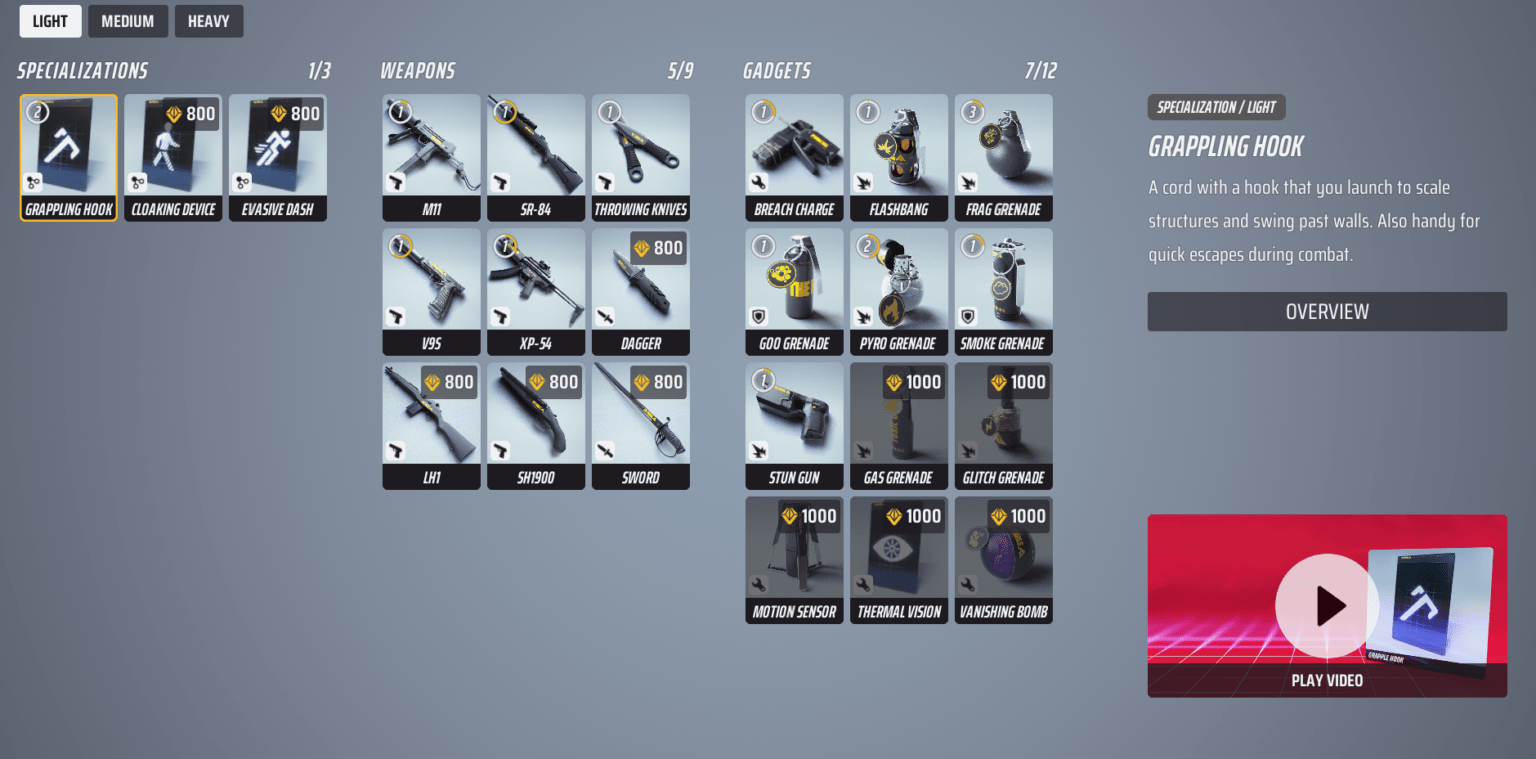This screenshot has height=759, width=1536.
Task: Select the Motion Sensor gadget
Action: (793, 560)
